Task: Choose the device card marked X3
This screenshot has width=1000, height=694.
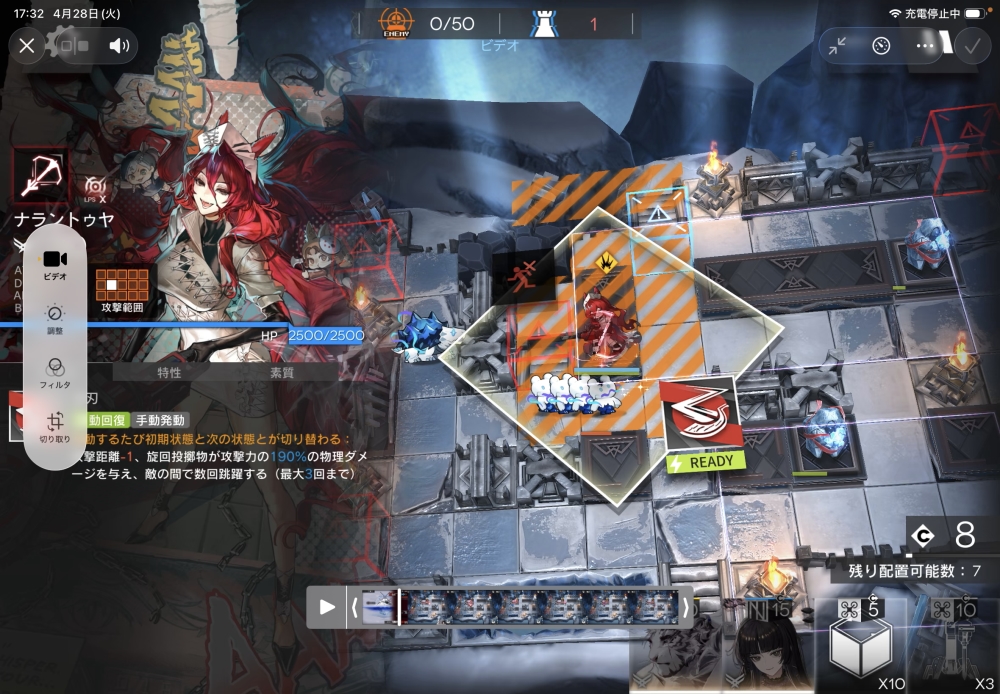Action: [x=960, y=647]
